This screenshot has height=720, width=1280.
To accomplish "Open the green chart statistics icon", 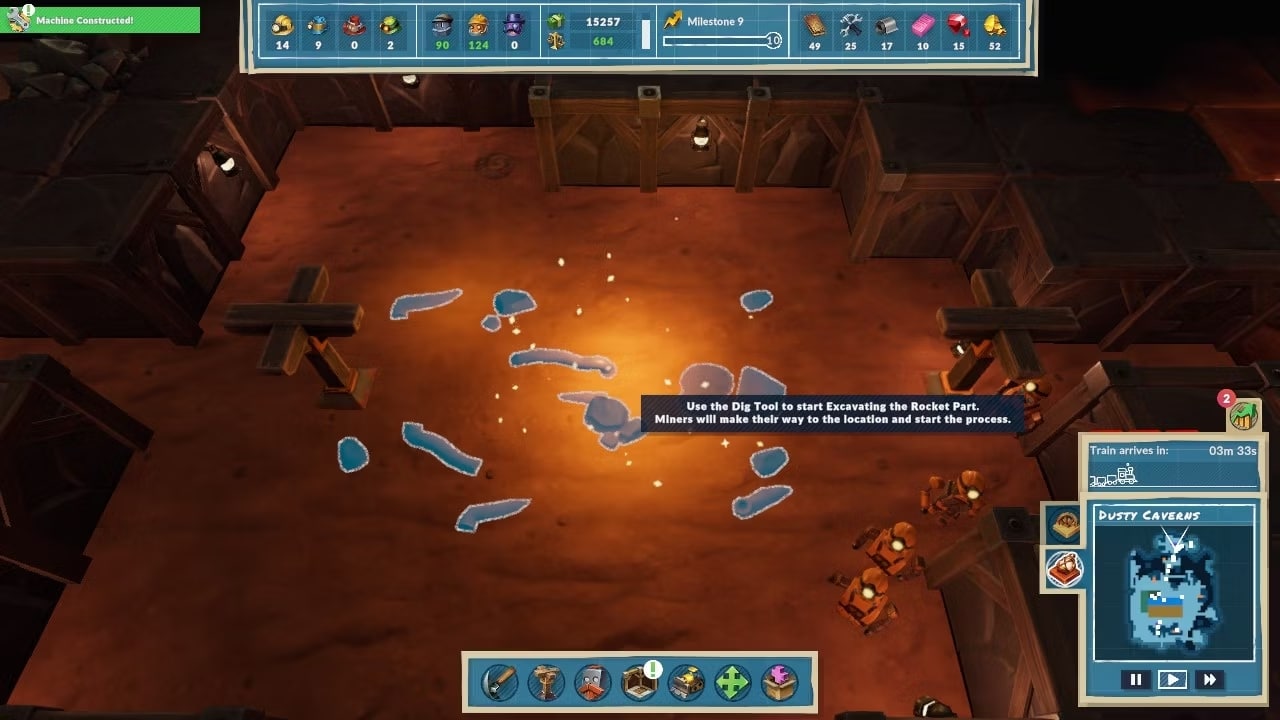I will coord(1243,414).
